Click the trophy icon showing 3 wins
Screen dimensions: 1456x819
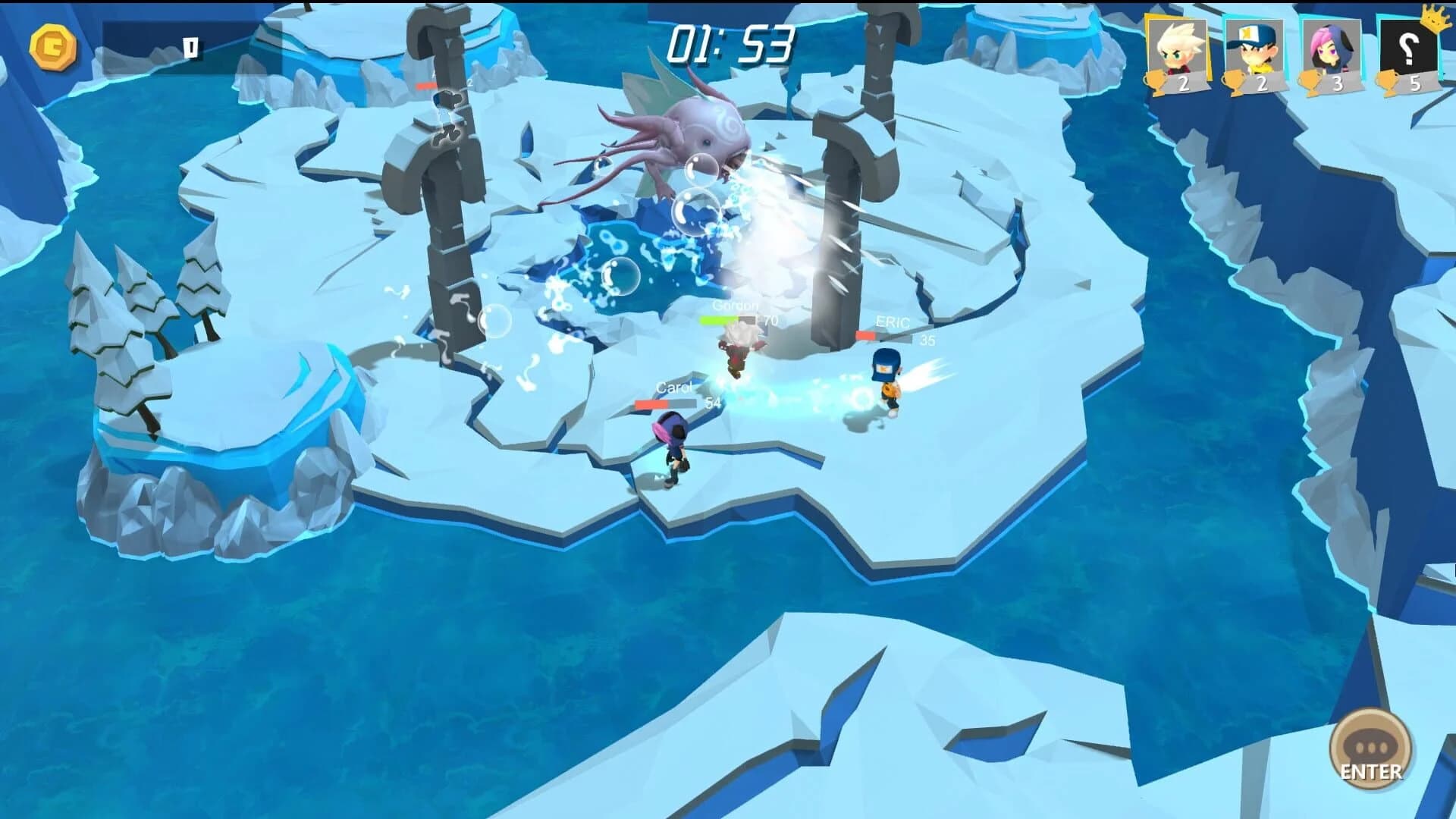click(1316, 80)
